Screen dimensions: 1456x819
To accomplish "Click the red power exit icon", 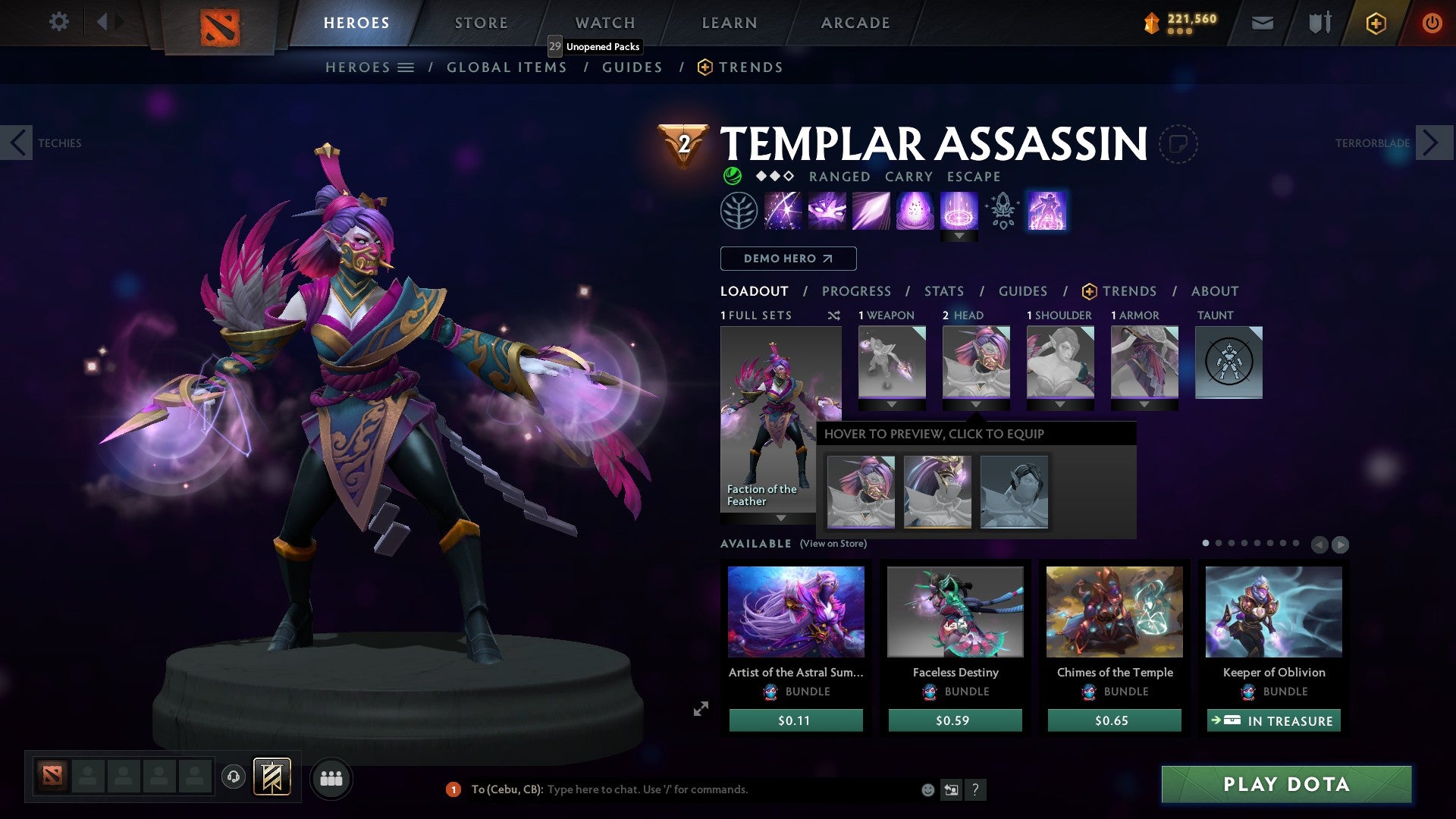I will (1432, 23).
